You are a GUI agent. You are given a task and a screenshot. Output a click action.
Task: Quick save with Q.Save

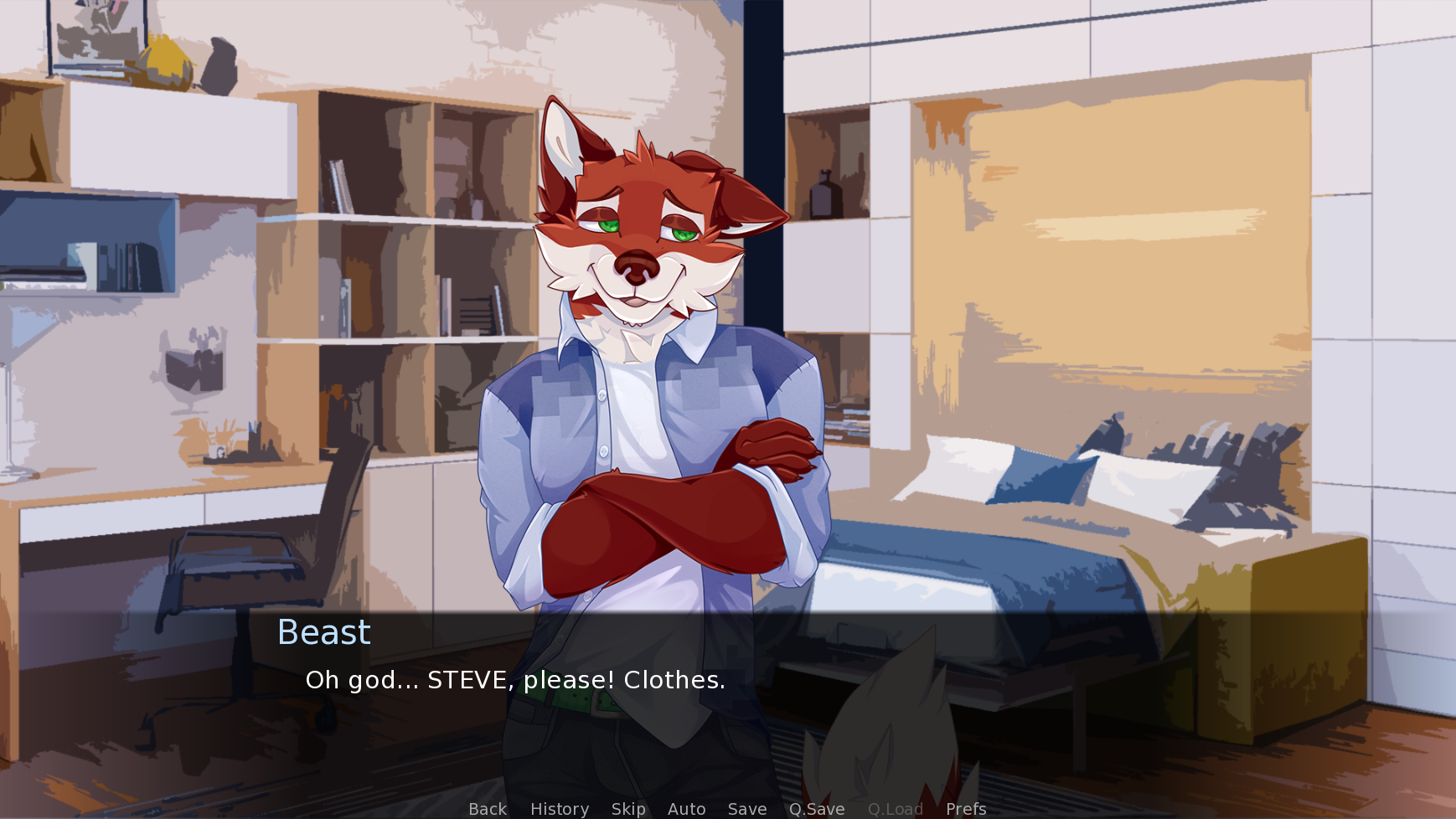(817, 809)
